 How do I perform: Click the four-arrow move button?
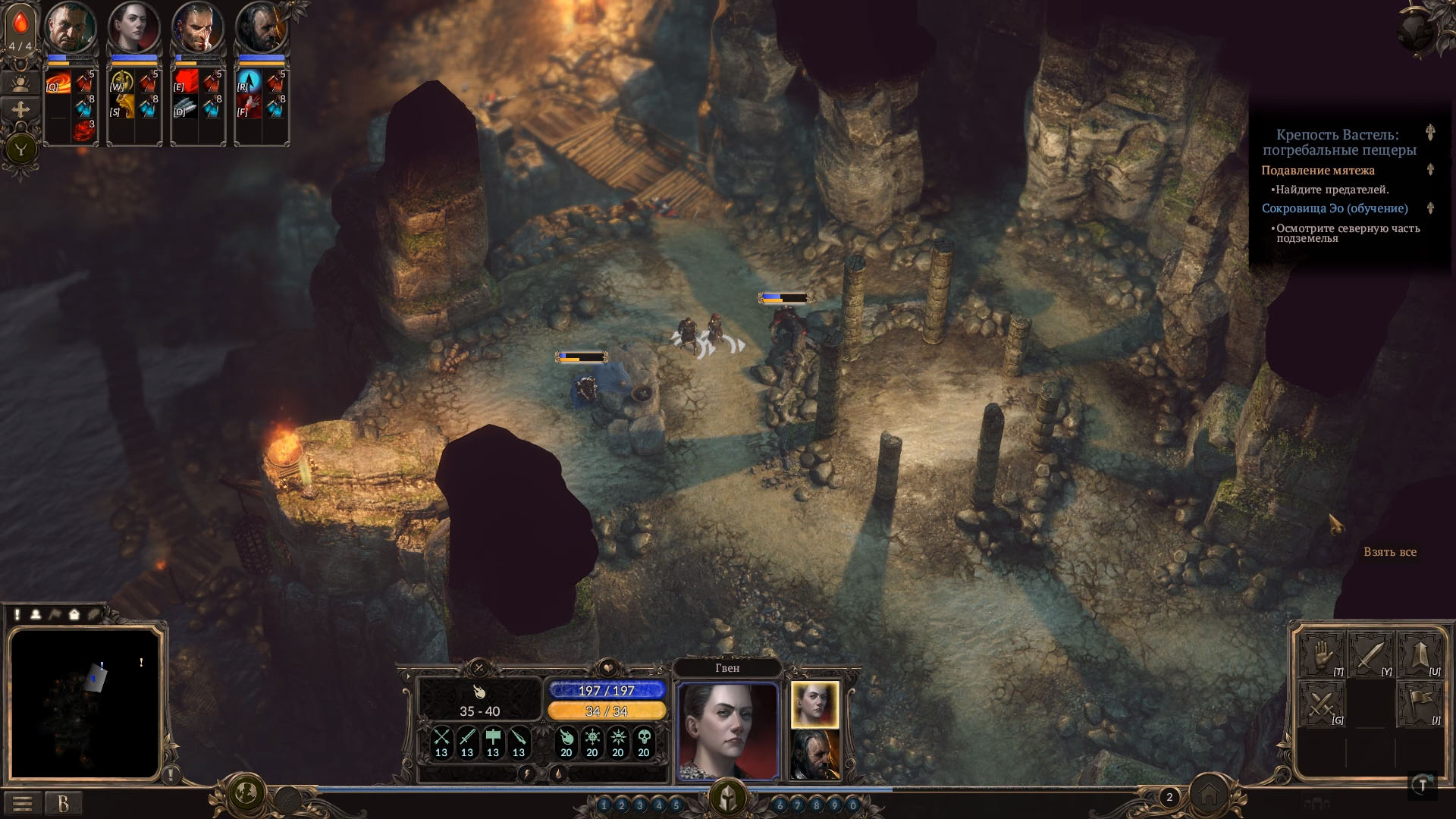tap(20, 111)
